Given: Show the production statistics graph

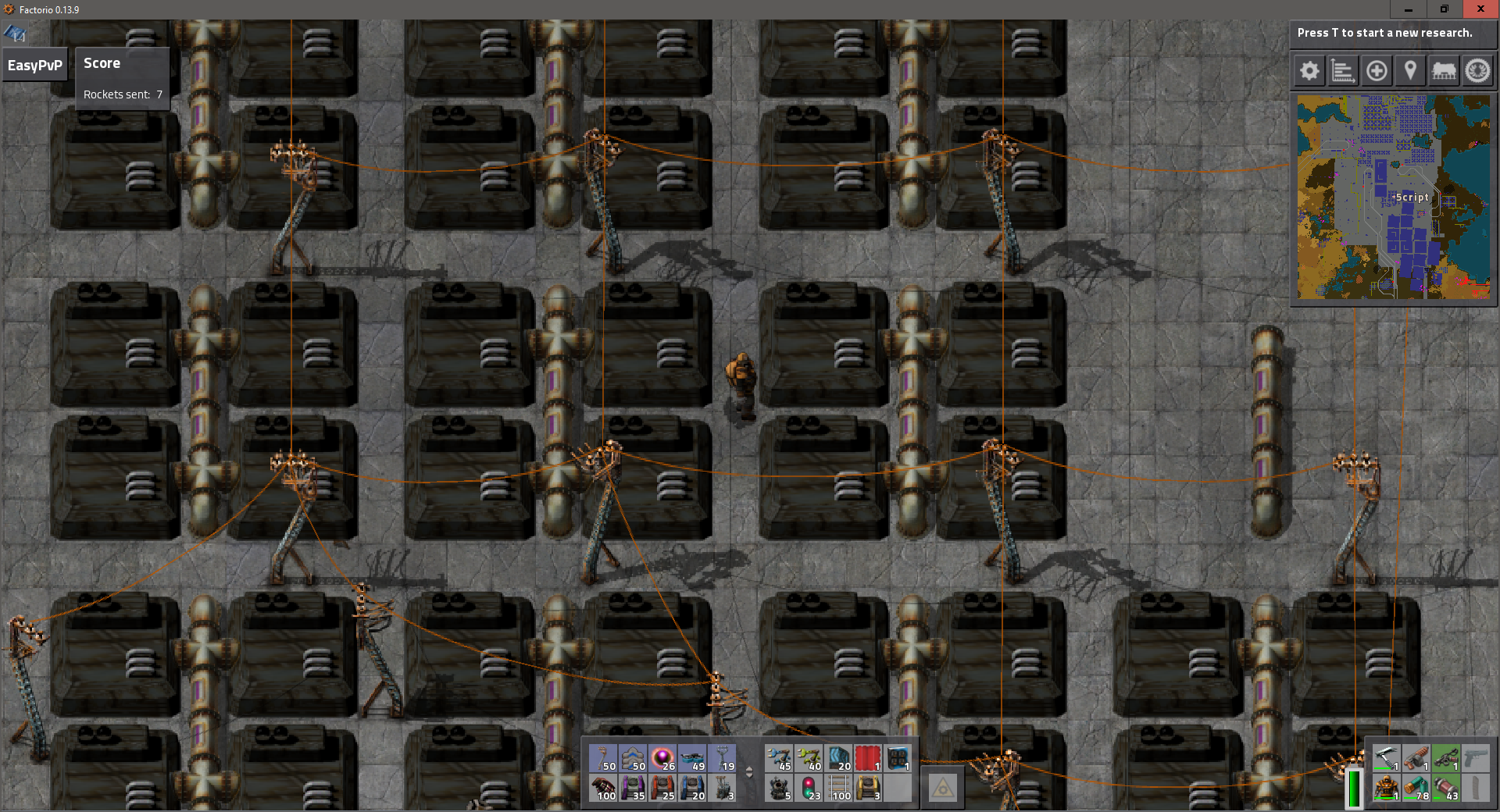Looking at the screenshot, I should 1343,71.
